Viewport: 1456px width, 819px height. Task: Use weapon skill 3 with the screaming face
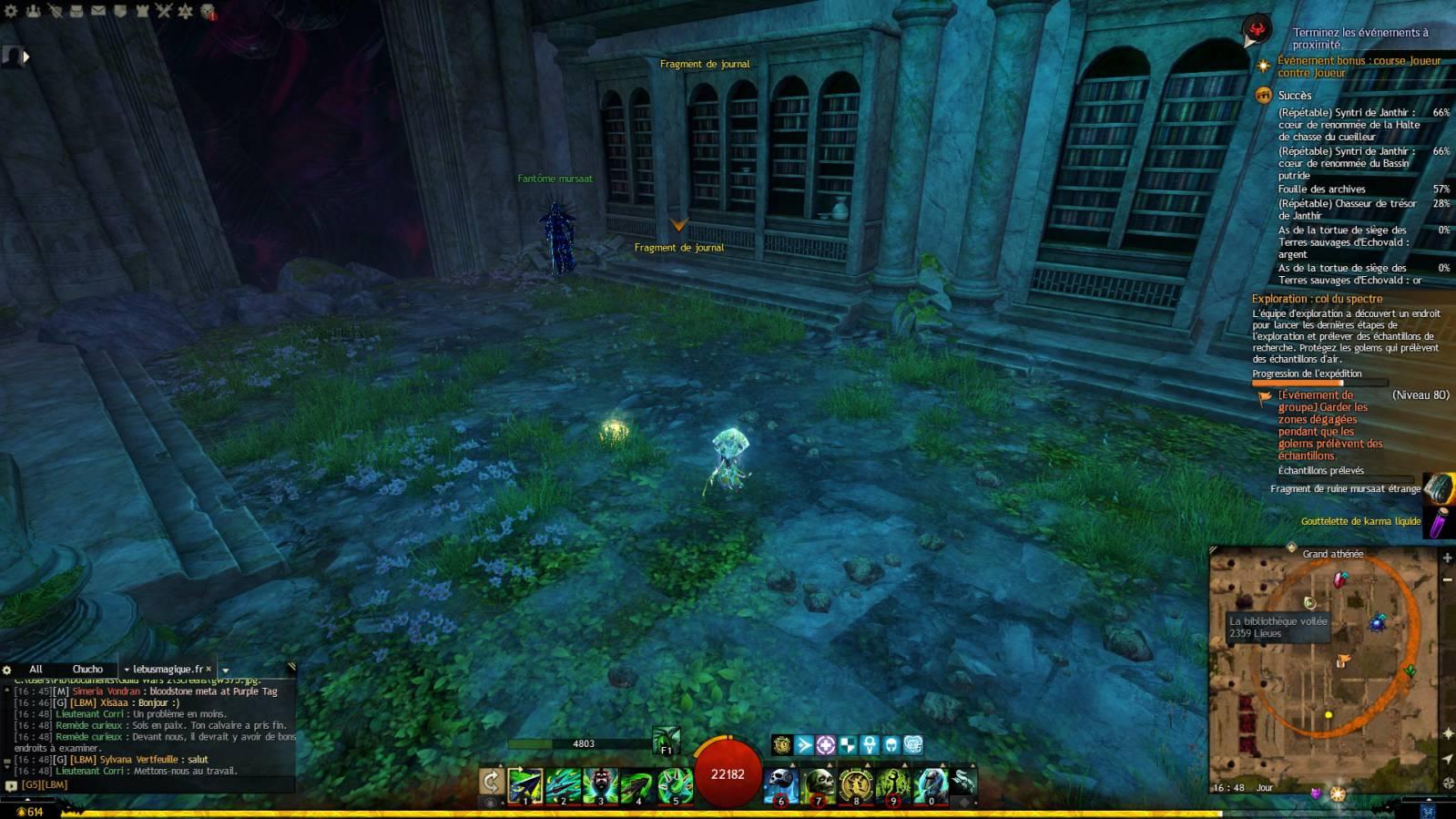(x=601, y=785)
